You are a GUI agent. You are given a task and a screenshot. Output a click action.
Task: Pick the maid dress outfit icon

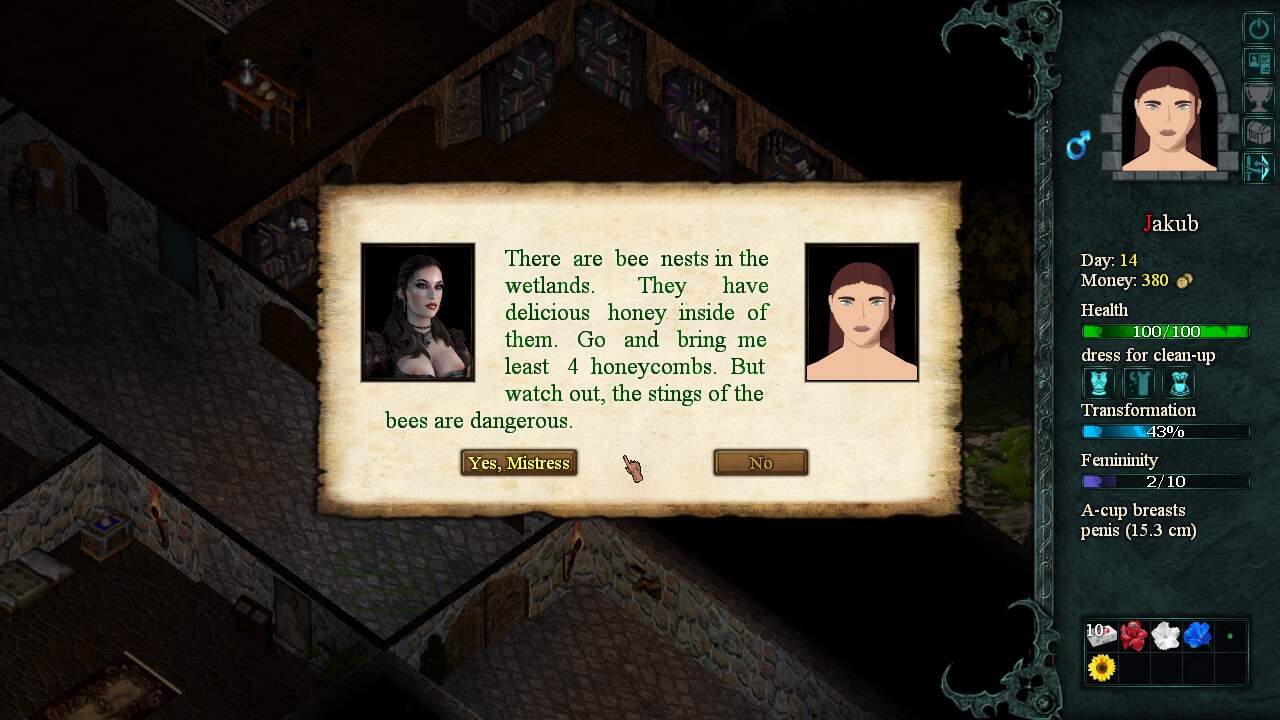click(x=1177, y=383)
